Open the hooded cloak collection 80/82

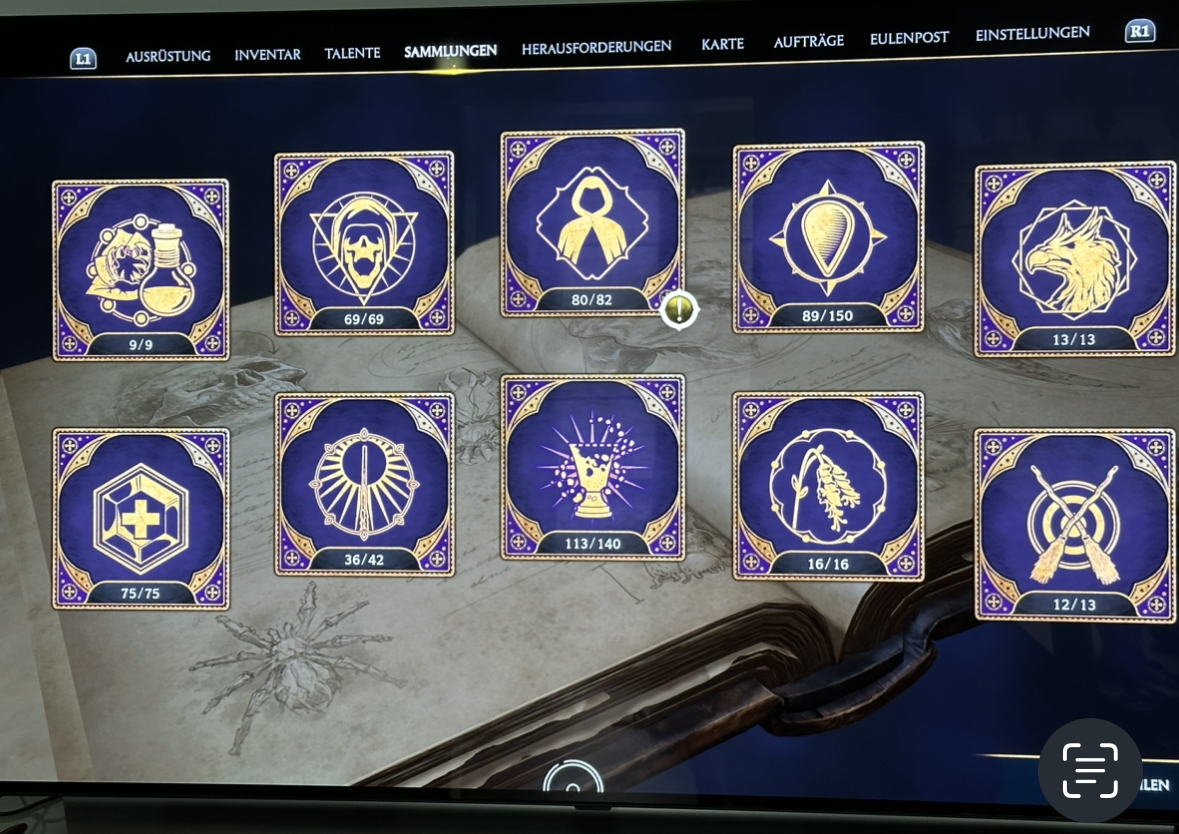point(593,222)
